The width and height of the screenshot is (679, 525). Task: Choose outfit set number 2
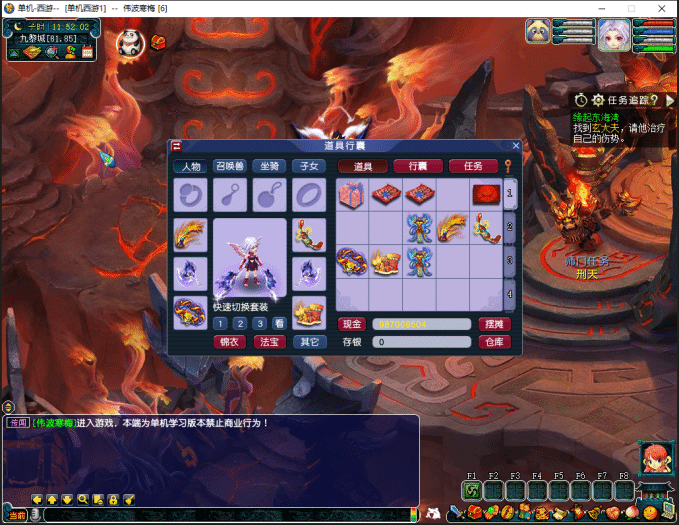point(239,323)
